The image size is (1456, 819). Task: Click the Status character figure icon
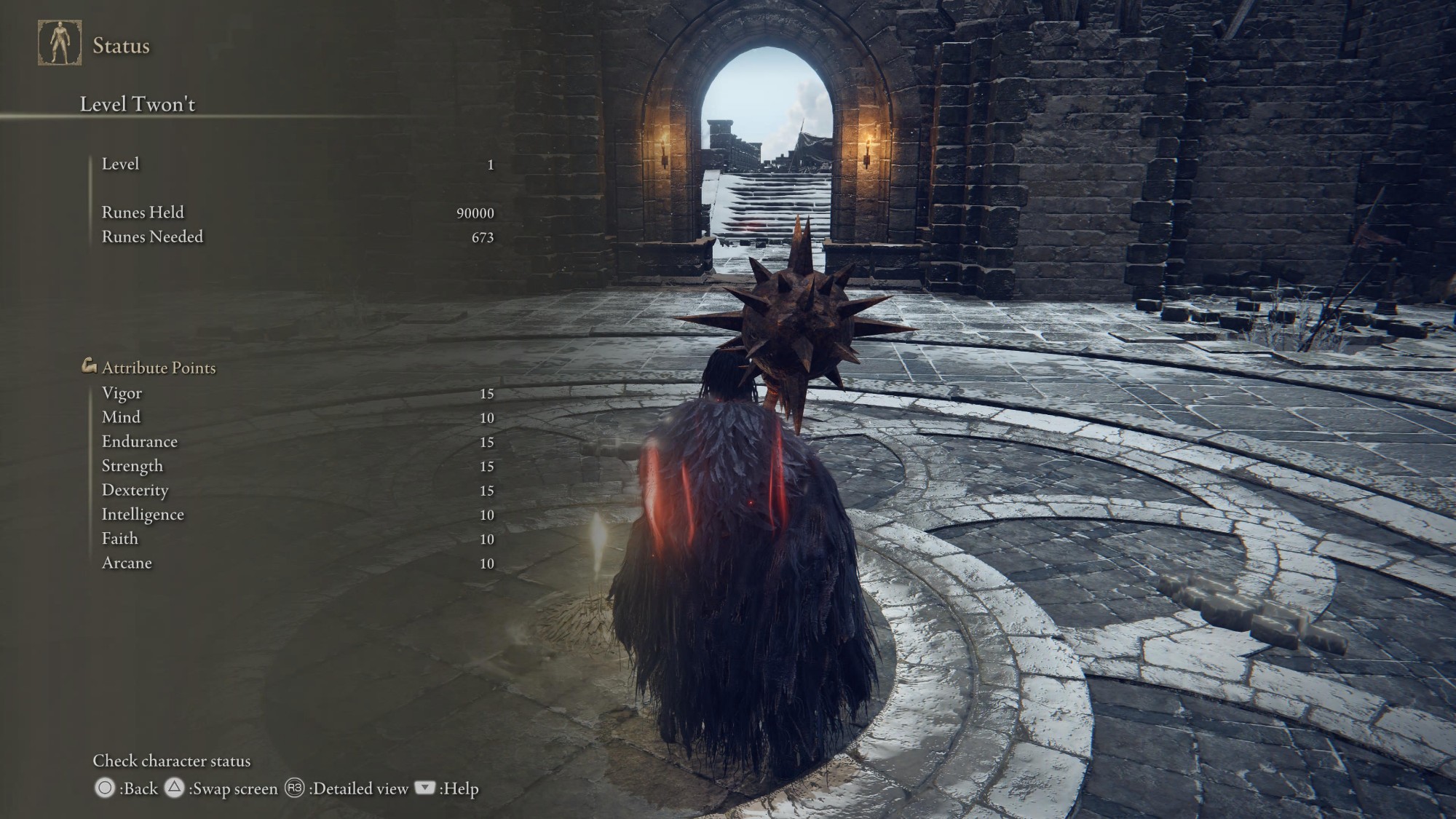pos(60,43)
